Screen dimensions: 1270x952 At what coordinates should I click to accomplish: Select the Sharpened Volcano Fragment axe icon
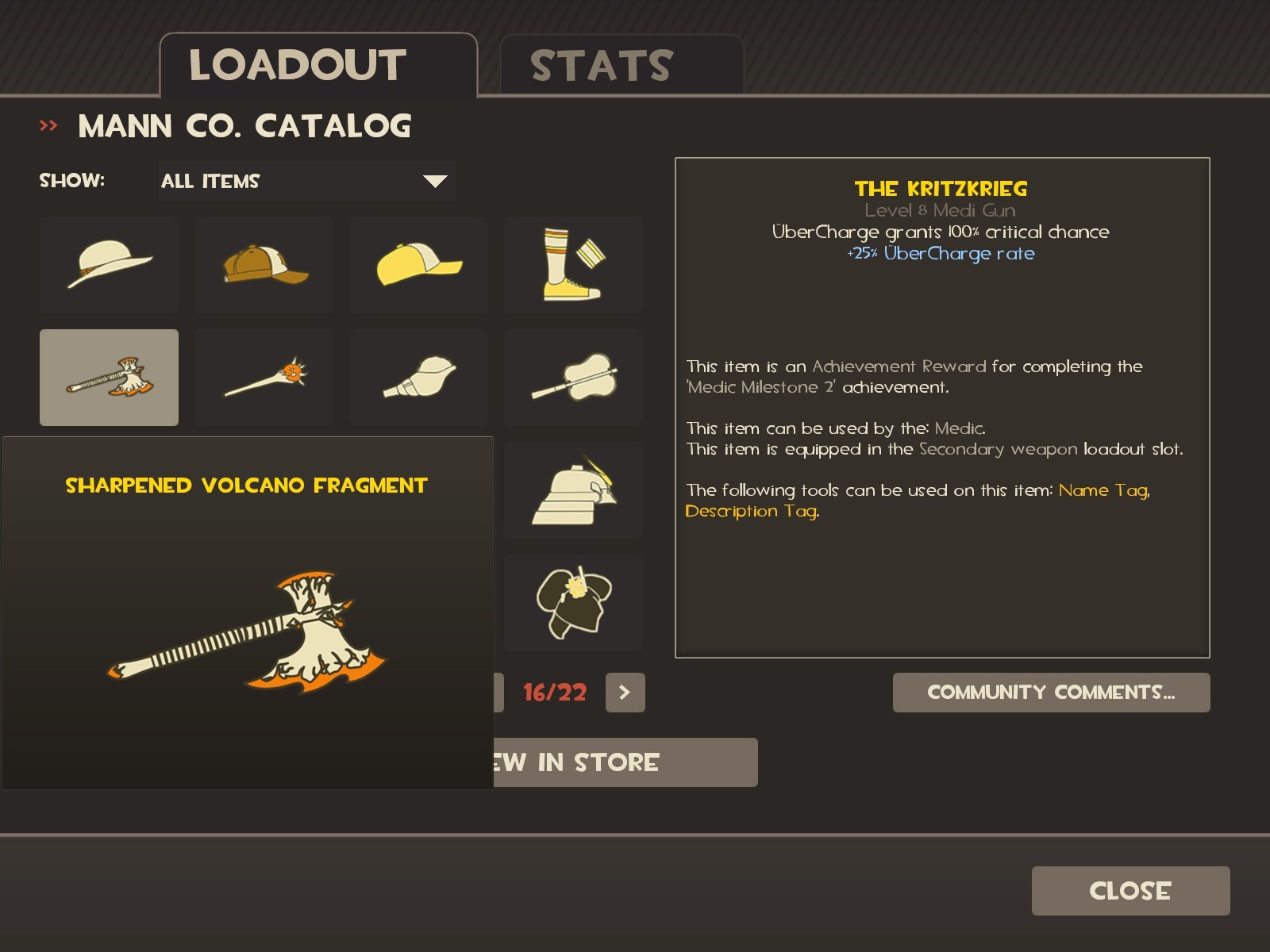pyautogui.click(x=109, y=377)
